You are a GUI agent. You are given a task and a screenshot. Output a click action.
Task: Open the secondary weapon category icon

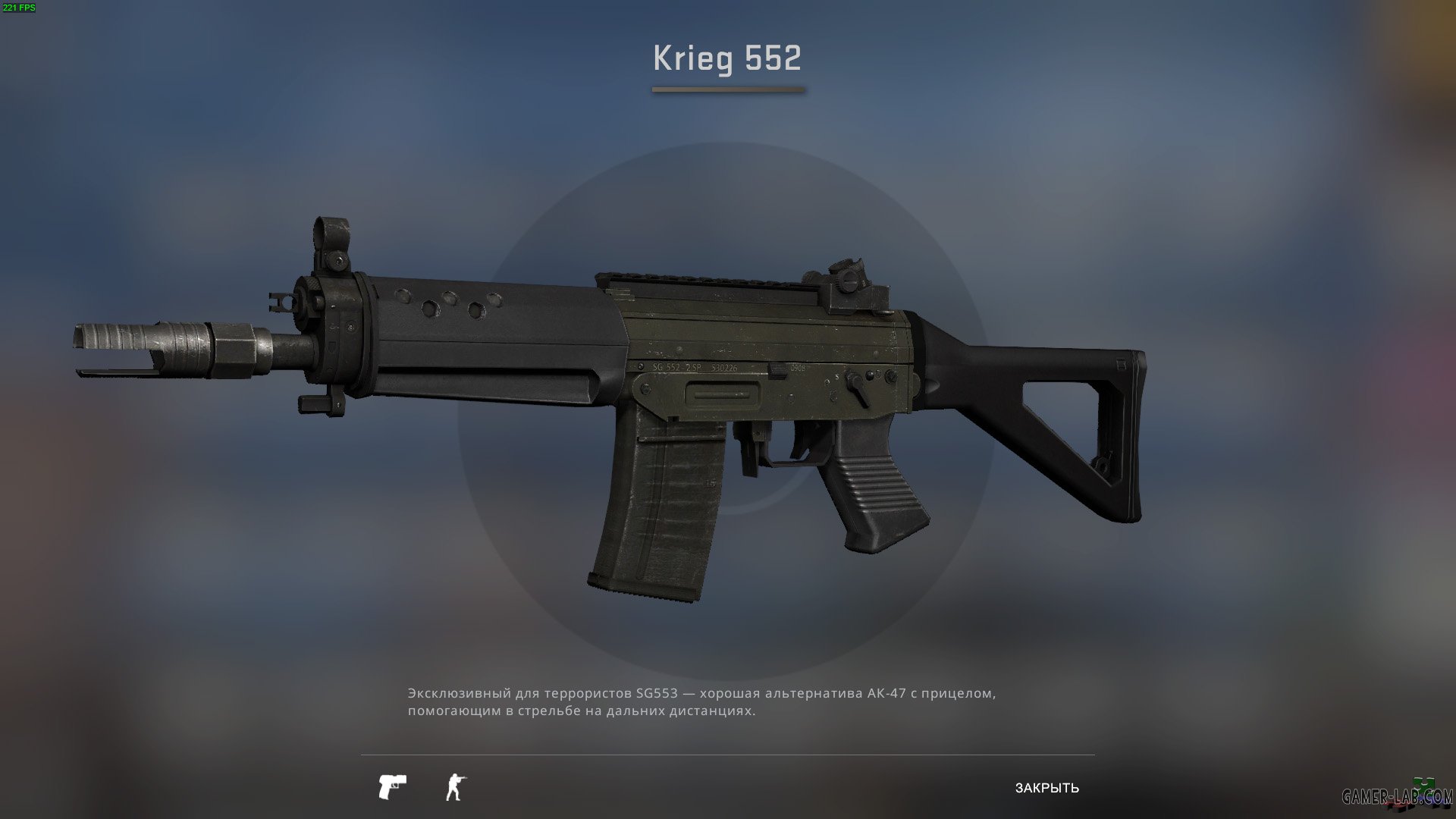click(x=391, y=786)
